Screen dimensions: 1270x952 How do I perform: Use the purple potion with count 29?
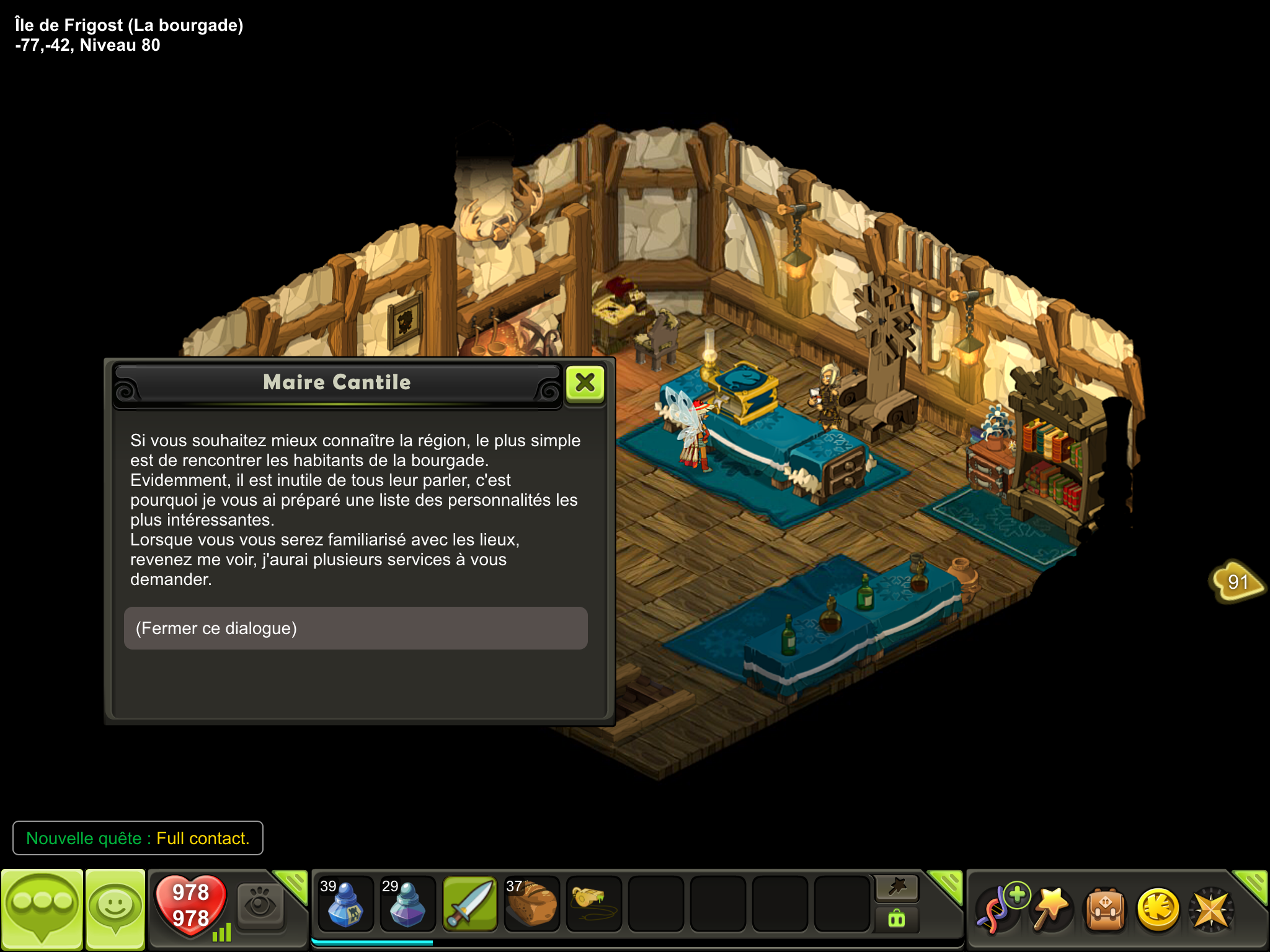click(x=407, y=904)
